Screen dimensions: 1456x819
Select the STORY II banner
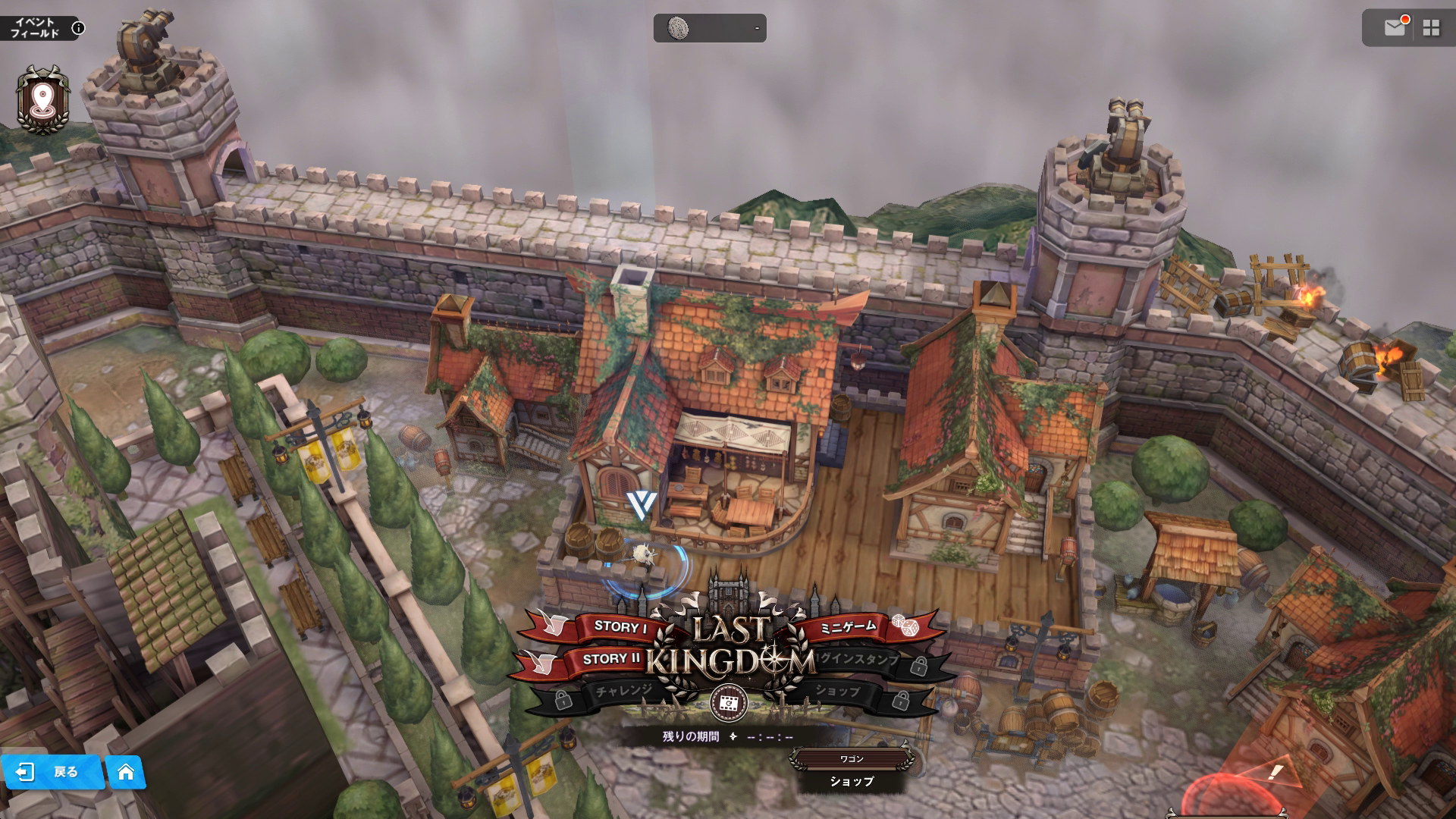pos(611,659)
